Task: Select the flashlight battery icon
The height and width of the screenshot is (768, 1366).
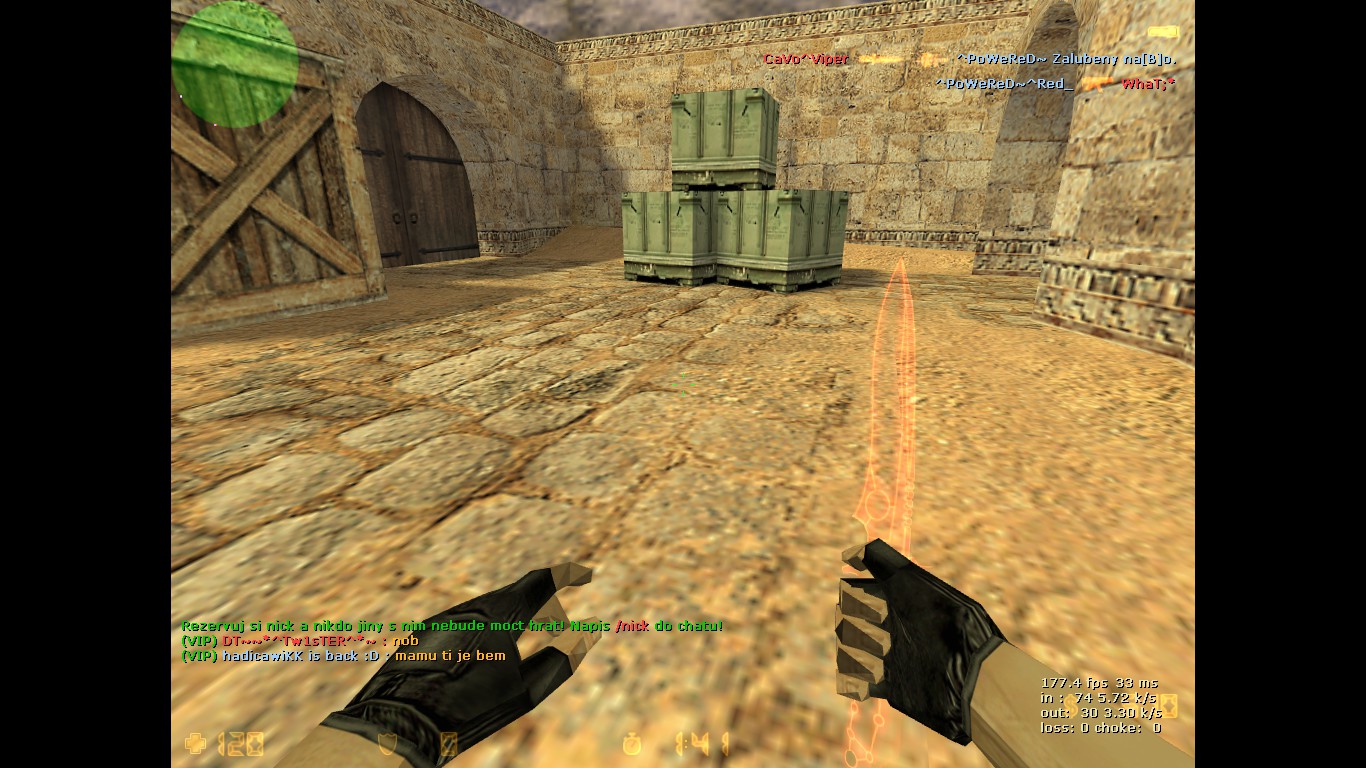Action: 1163,33
